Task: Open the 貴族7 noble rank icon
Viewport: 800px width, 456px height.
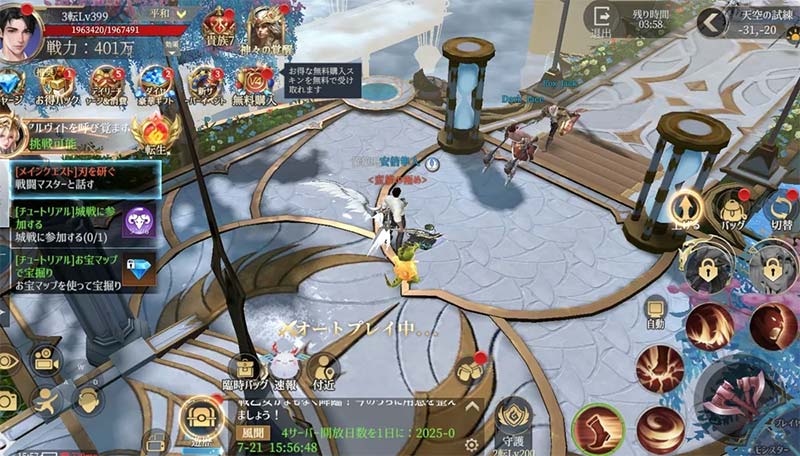Action: 219,28
